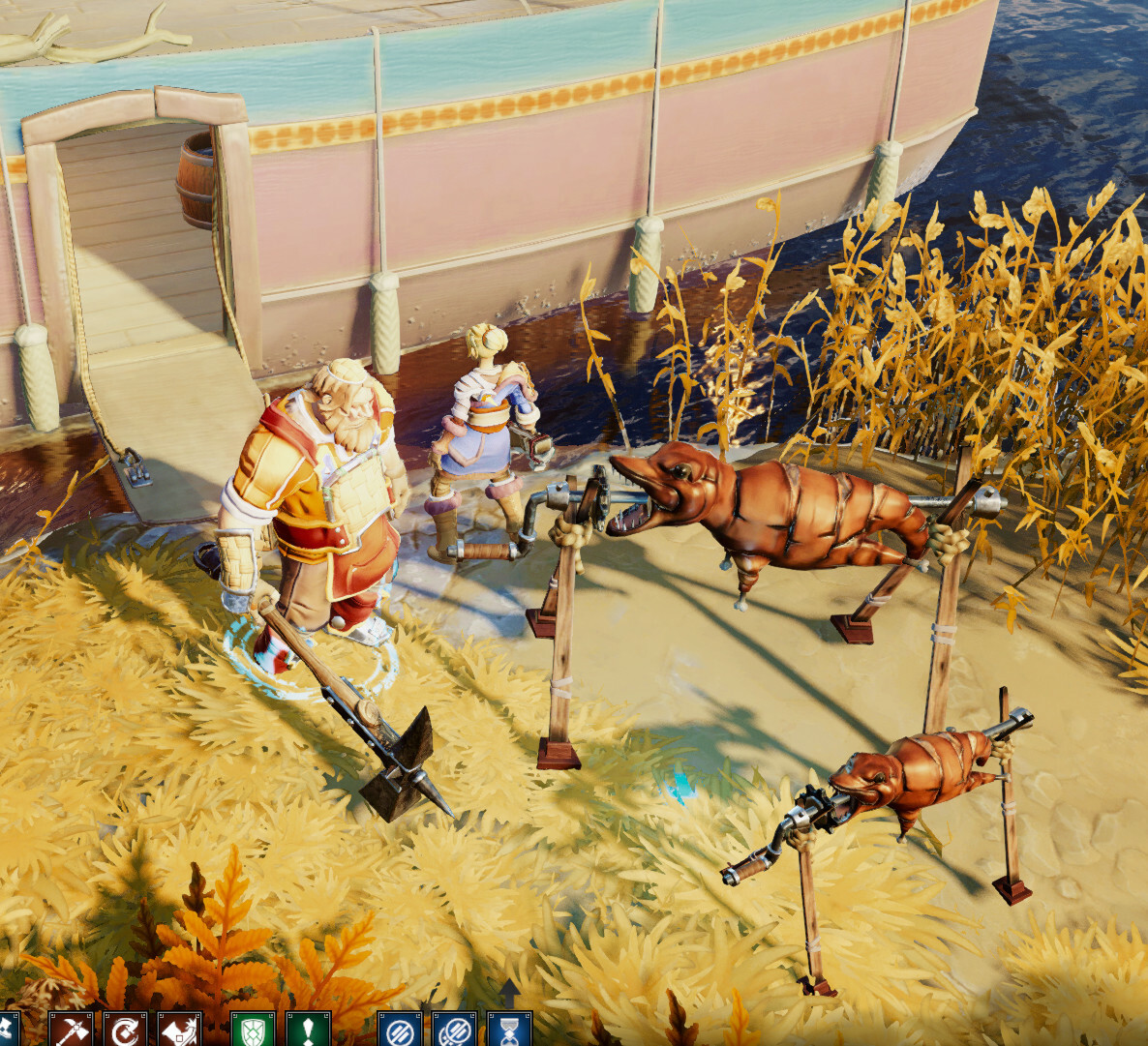The height and width of the screenshot is (1046, 1148).
Task: Click the blue double striped-circle ability
Action: [454, 1031]
